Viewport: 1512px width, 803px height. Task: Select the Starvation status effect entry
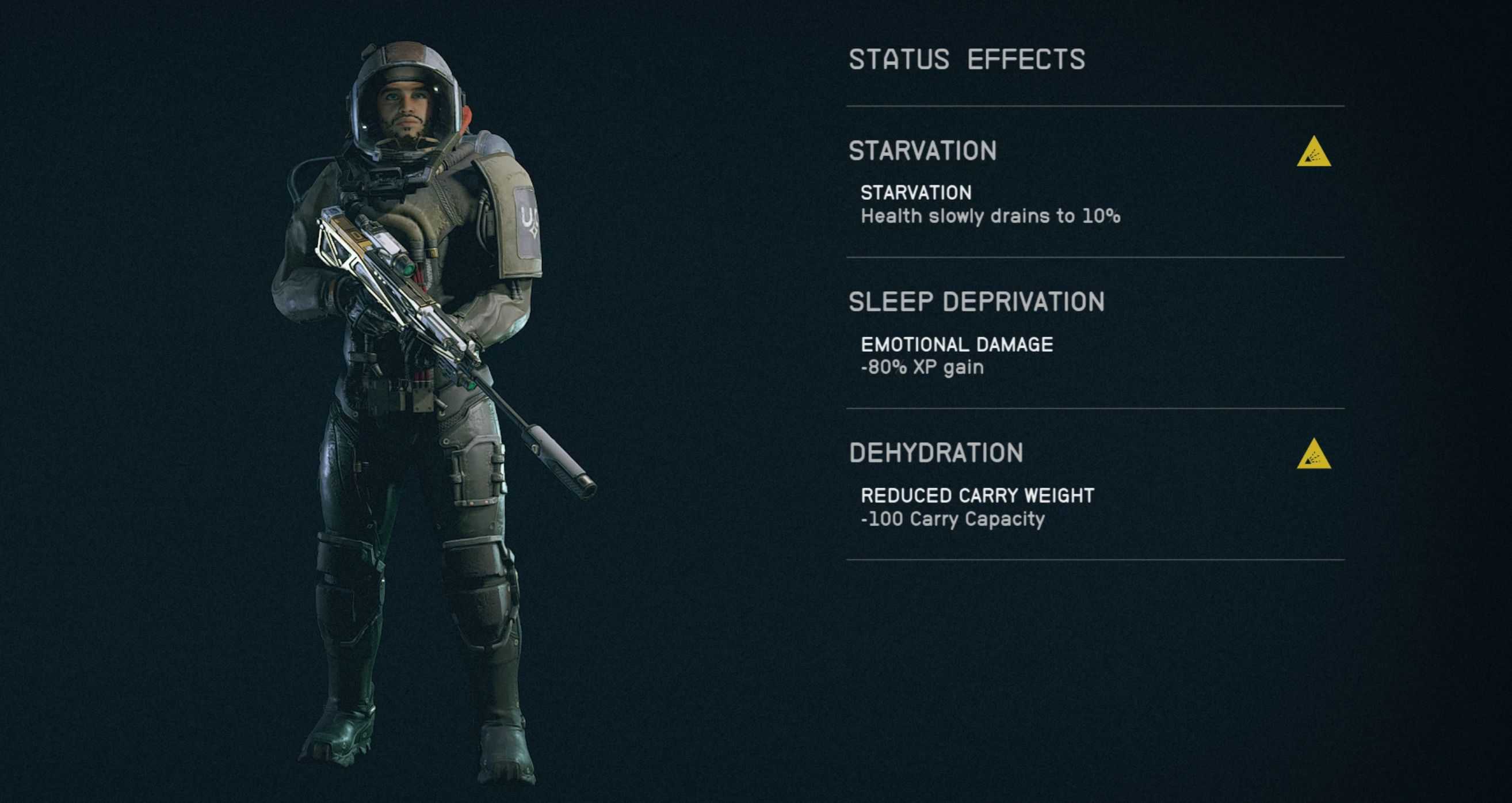tap(923, 151)
